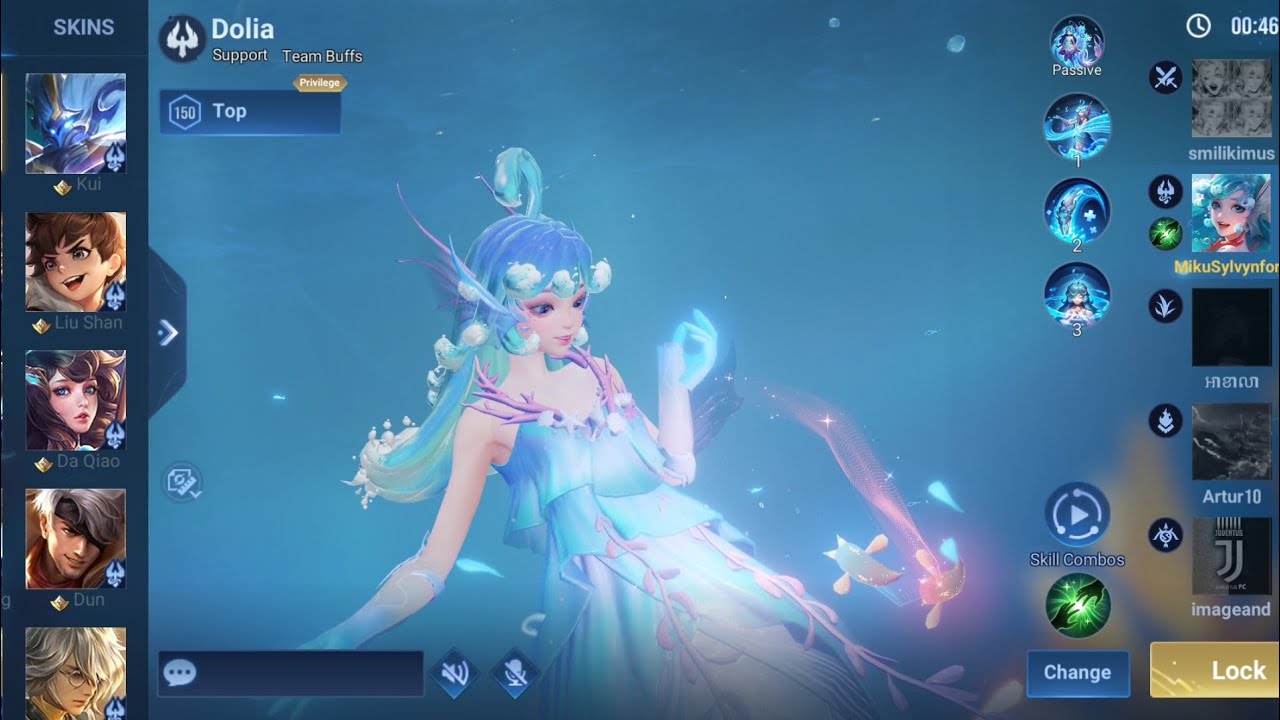Switch to the SKINS tab
The width and height of the screenshot is (1280, 720).
tap(83, 27)
